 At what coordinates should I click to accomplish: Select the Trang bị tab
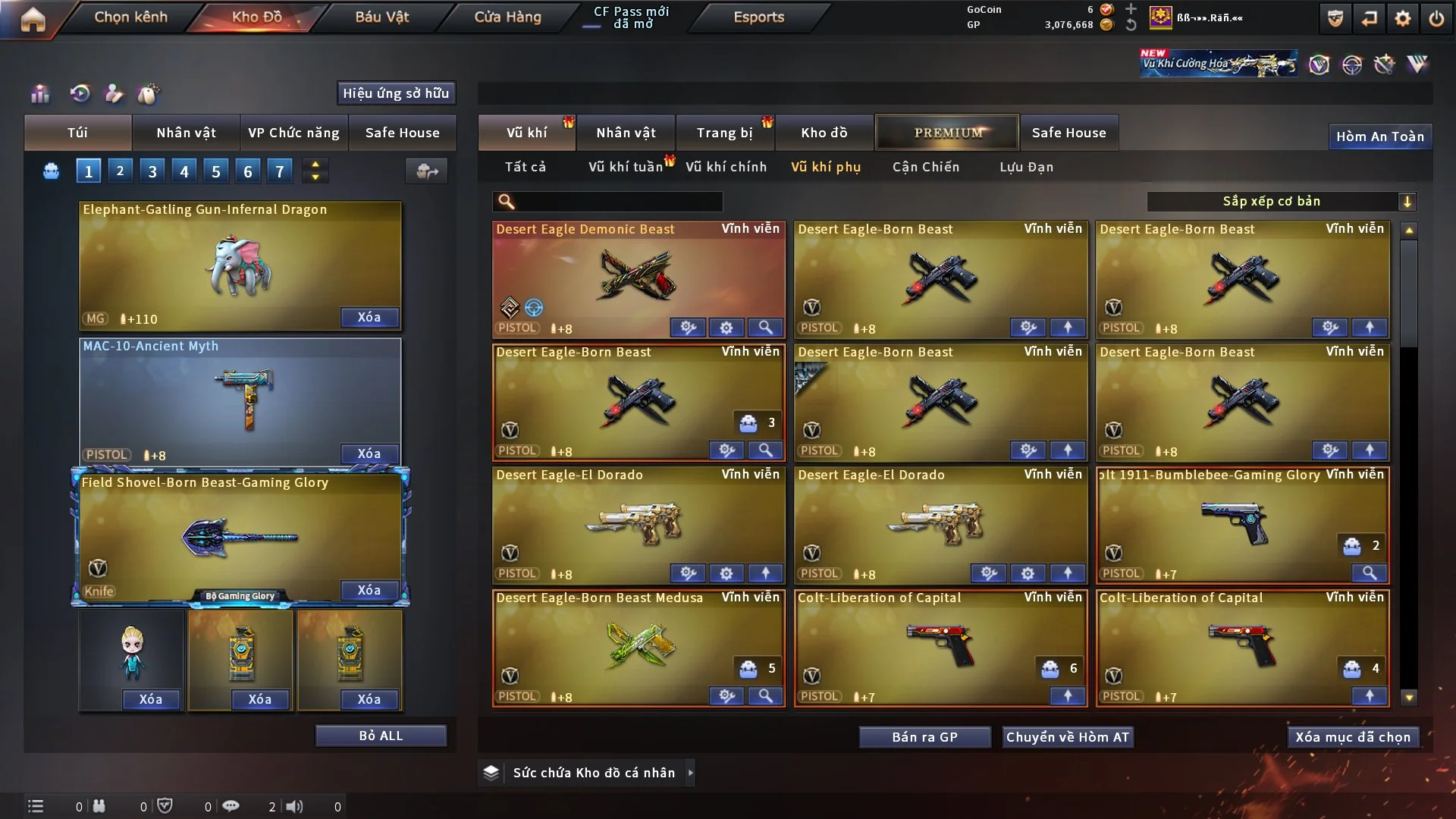pyautogui.click(x=724, y=133)
